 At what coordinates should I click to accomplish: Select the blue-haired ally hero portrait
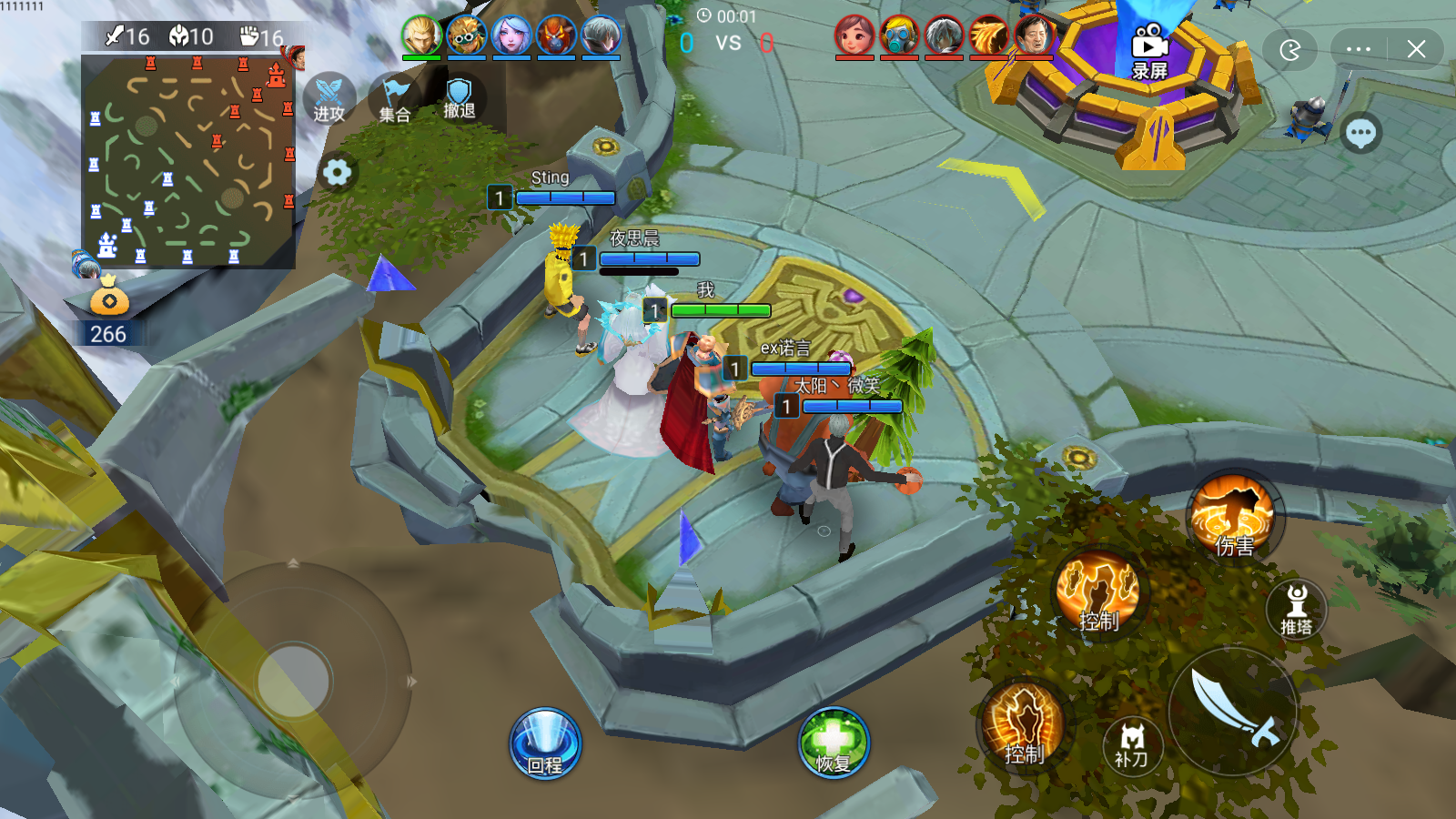(x=511, y=35)
